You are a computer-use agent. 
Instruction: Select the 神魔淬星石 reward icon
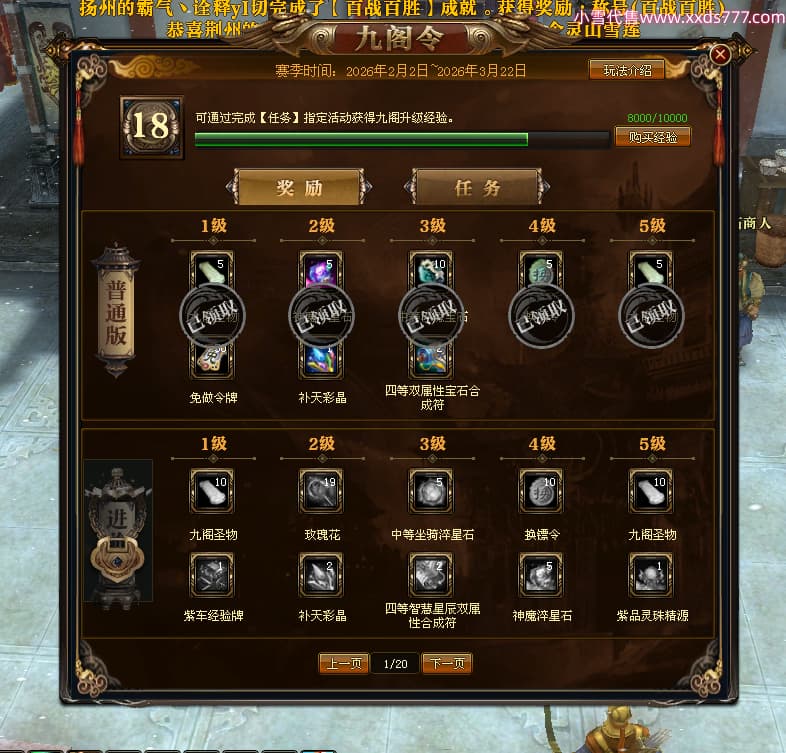[x=541, y=574]
